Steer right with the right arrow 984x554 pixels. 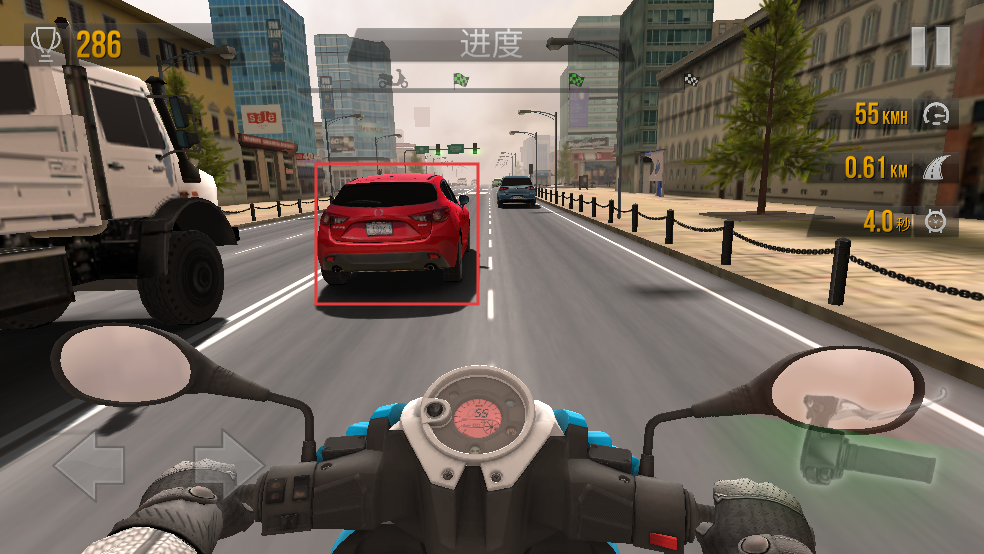[228, 464]
